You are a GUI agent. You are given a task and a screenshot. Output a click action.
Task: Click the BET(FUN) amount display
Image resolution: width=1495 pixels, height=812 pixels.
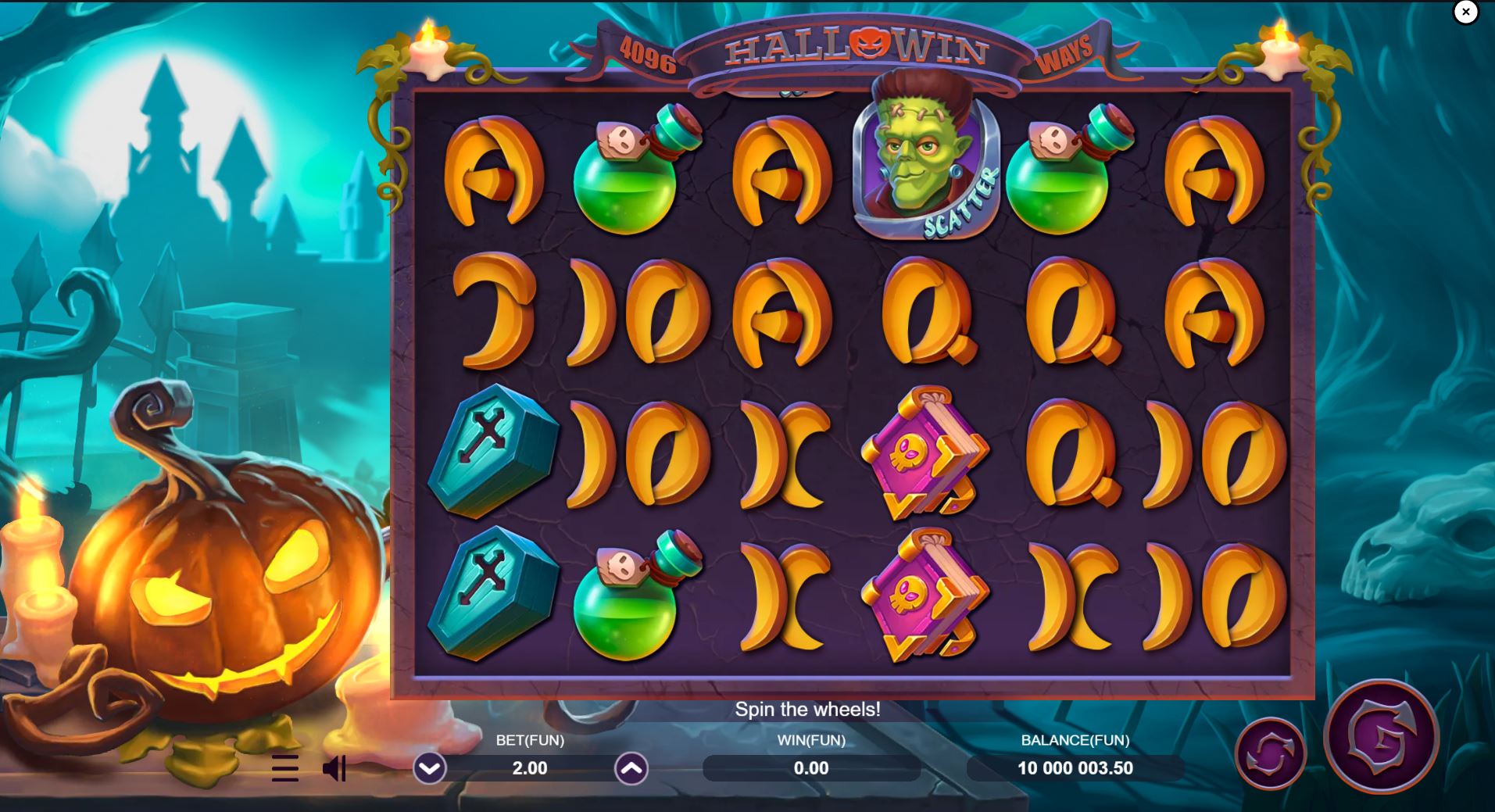[529, 768]
